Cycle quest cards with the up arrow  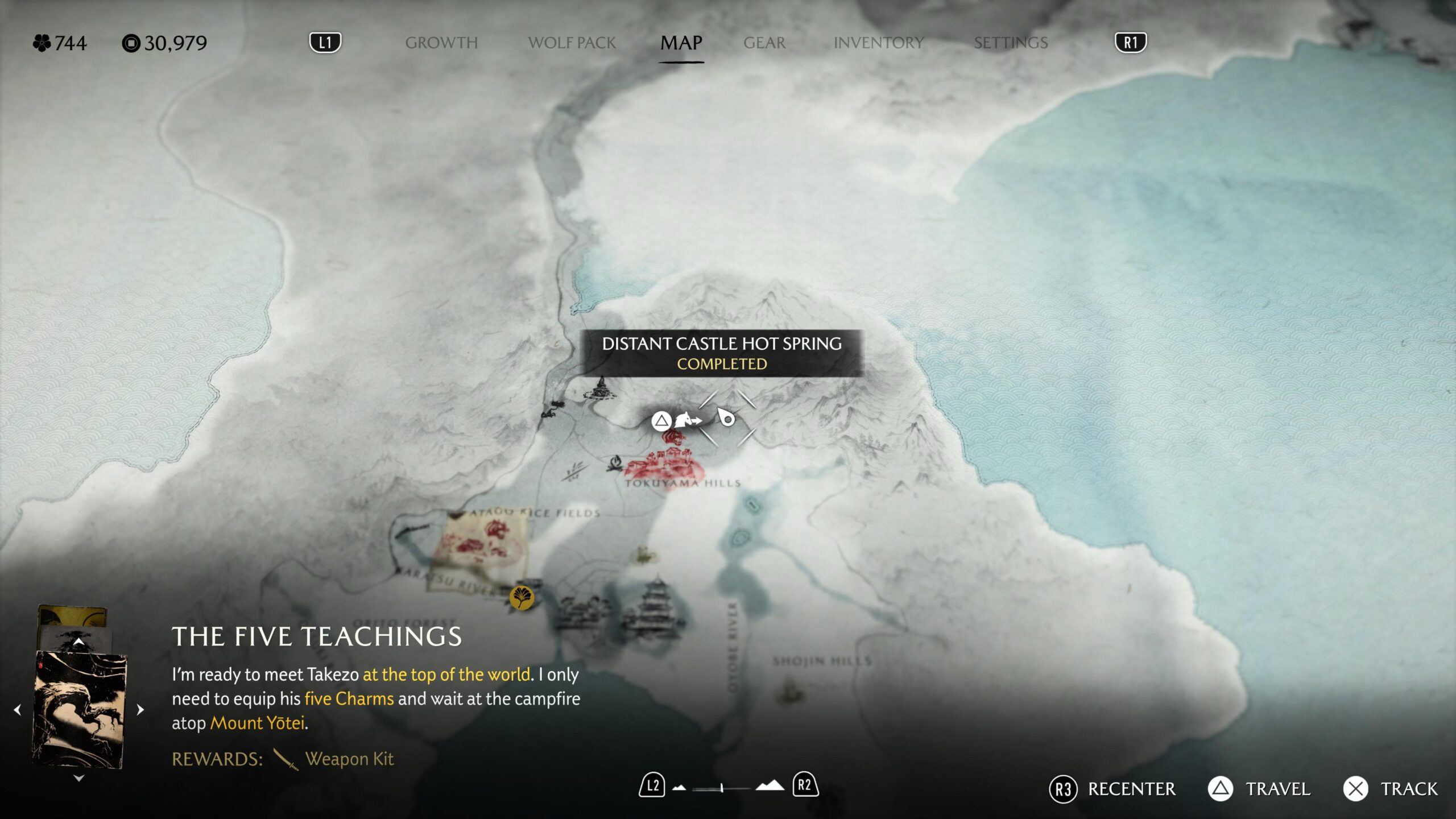point(79,642)
